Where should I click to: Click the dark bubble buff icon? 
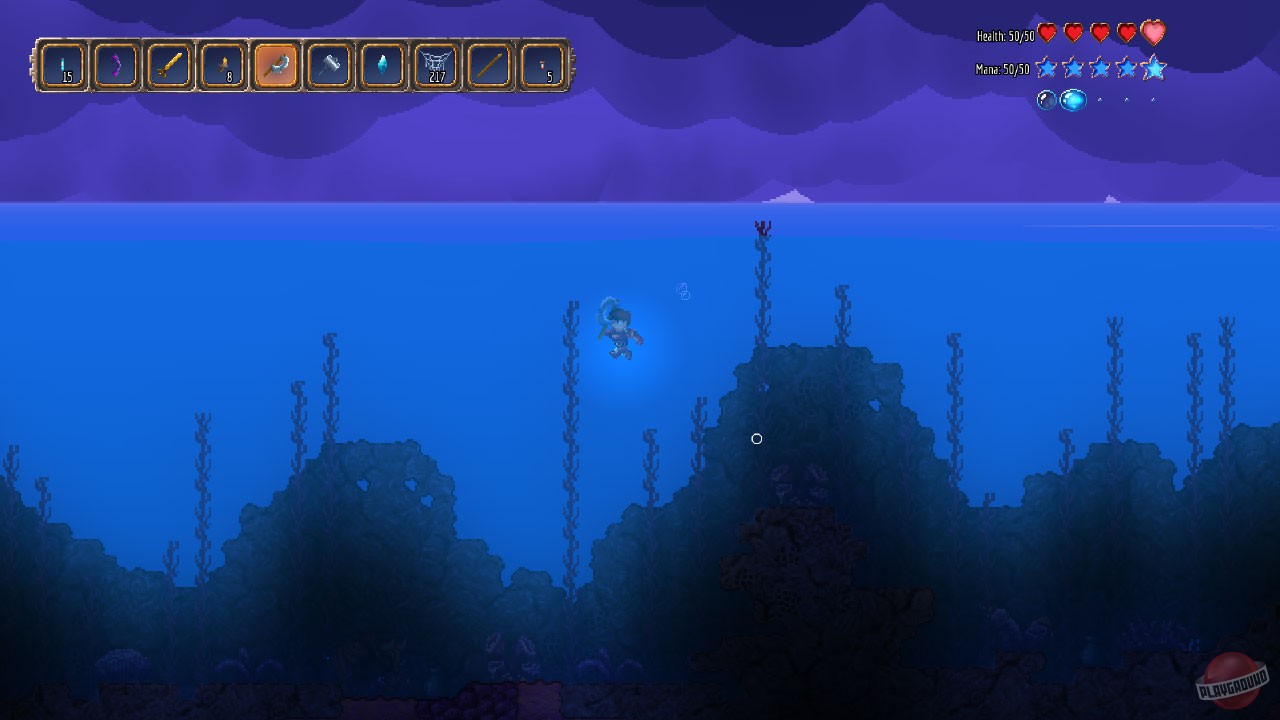[1045, 100]
